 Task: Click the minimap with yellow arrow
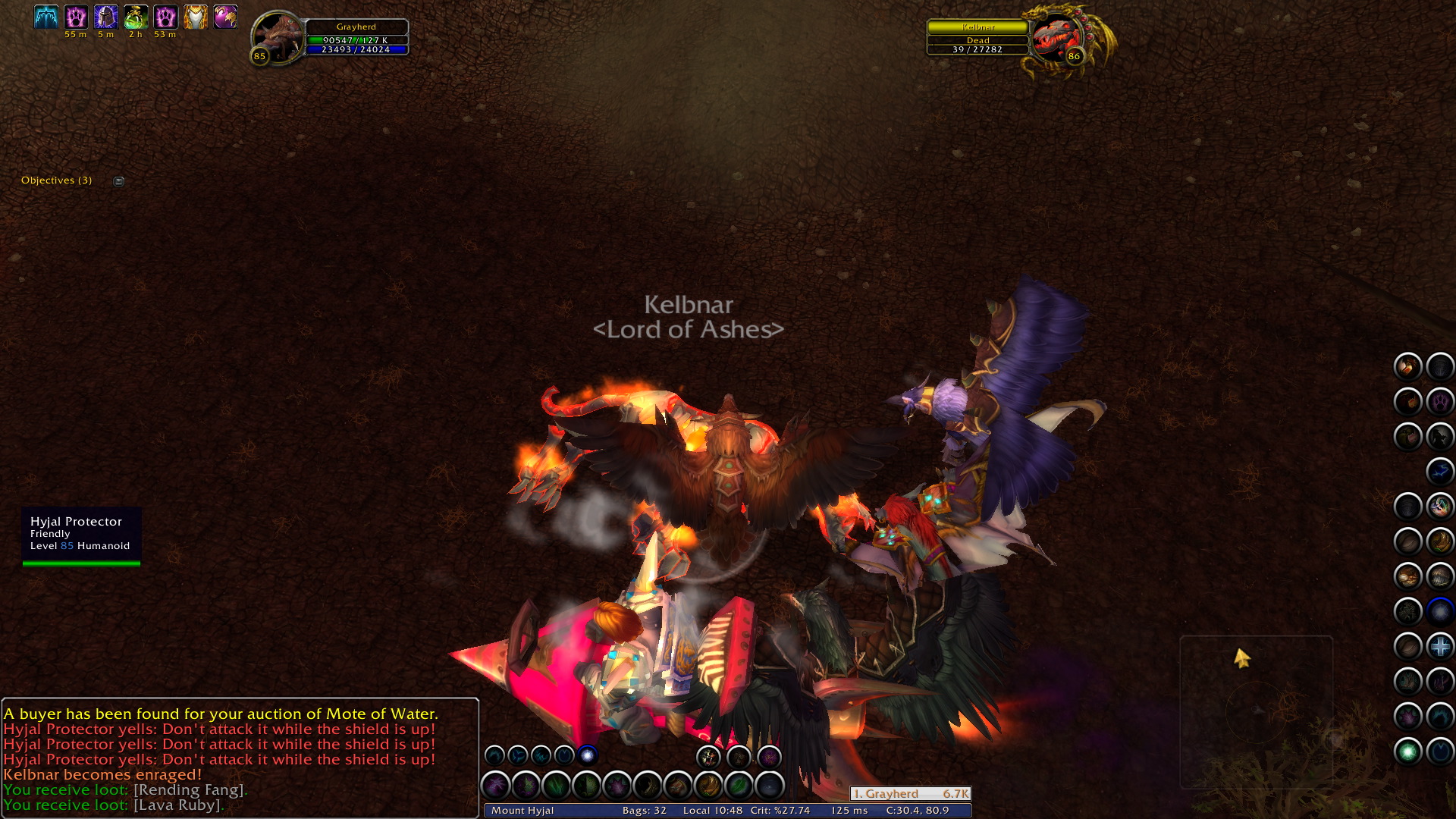(1256, 711)
